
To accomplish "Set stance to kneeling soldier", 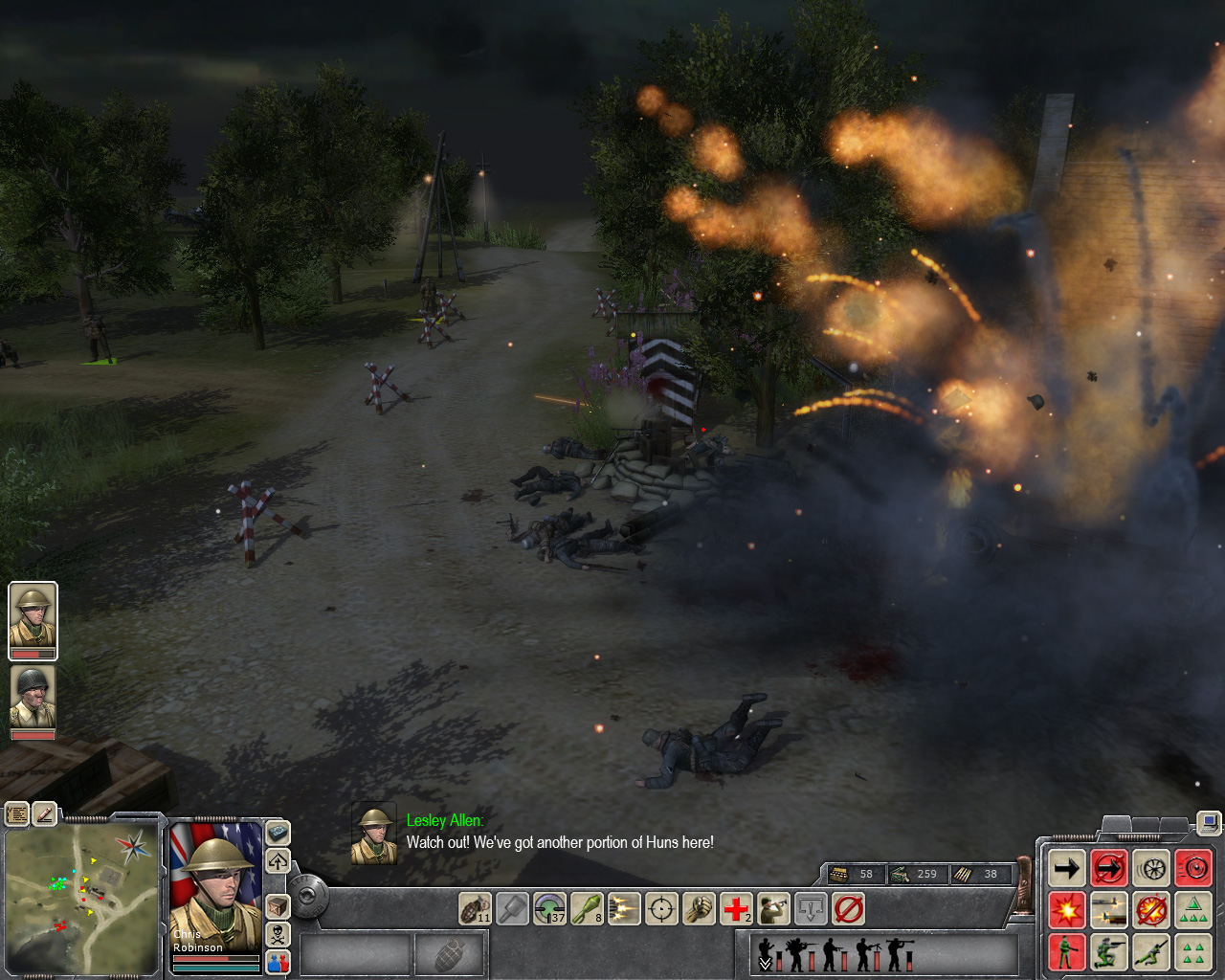I will click(x=1109, y=952).
